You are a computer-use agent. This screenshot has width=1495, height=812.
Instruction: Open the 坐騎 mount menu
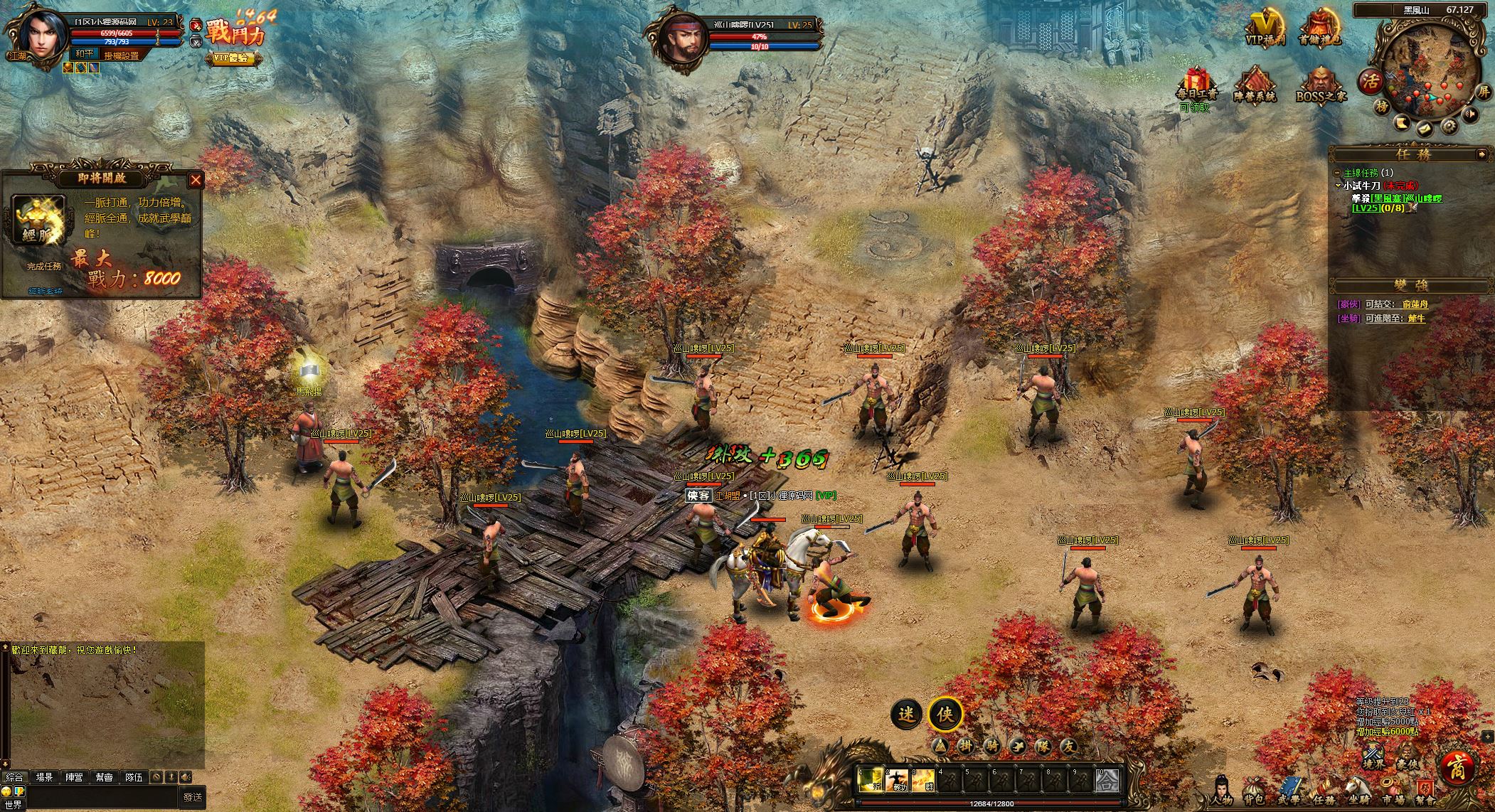coord(1357,791)
